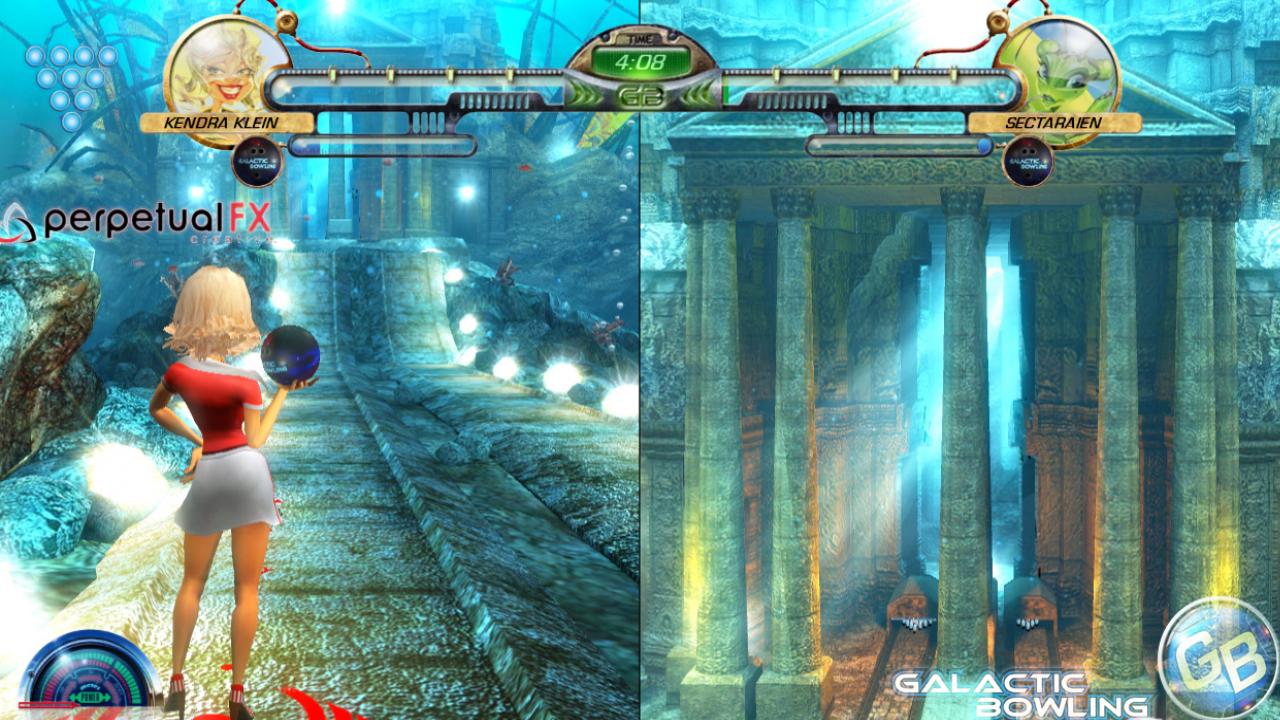The width and height of the screenshot is (1280, 720).
Task: Toggle the blue spin marker on Sectaraien's bar
Action: (x=983, y=143)
